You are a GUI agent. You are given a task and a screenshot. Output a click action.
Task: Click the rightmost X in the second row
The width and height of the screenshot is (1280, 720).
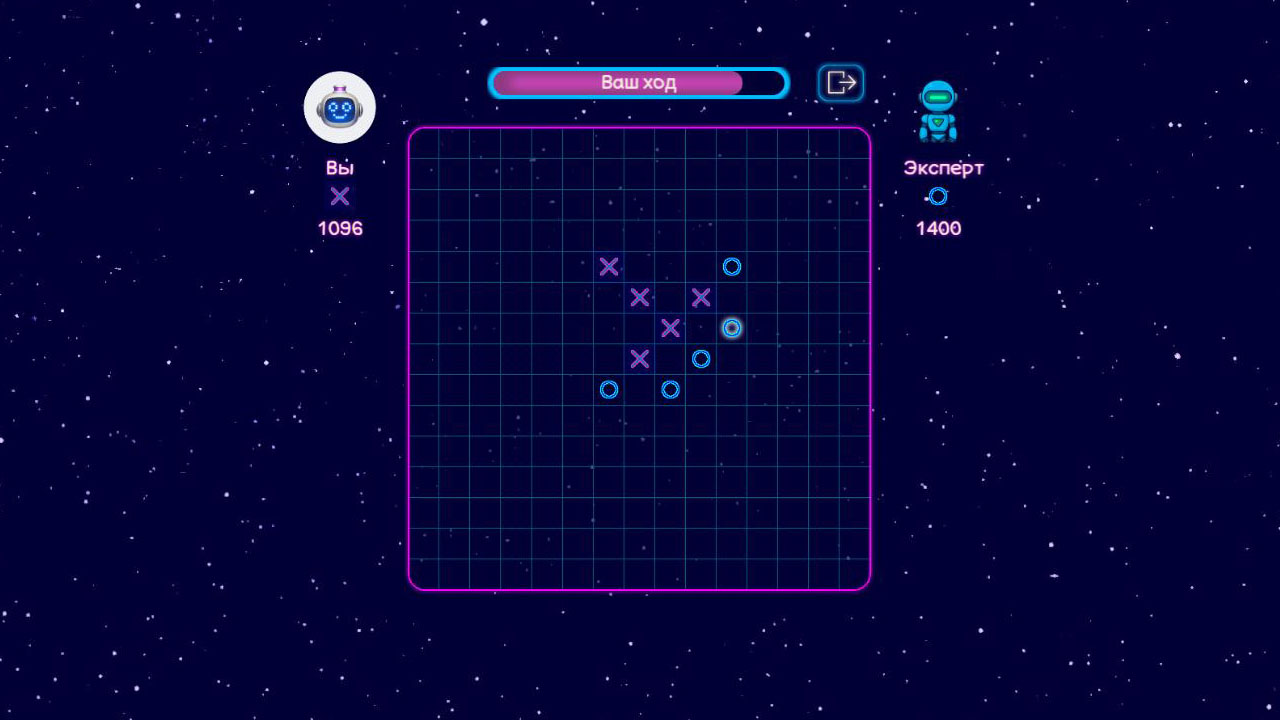pos(700,296)
